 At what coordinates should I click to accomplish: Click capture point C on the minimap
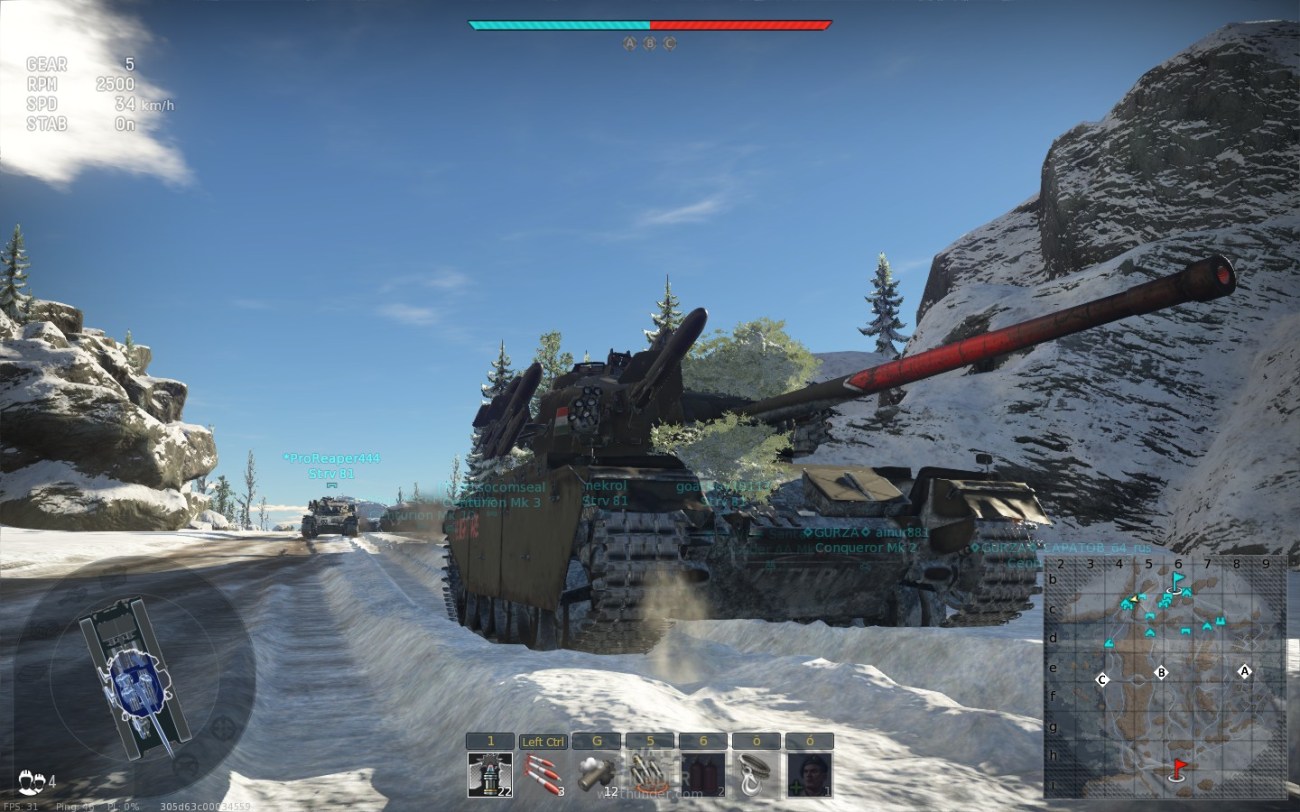1102,680
